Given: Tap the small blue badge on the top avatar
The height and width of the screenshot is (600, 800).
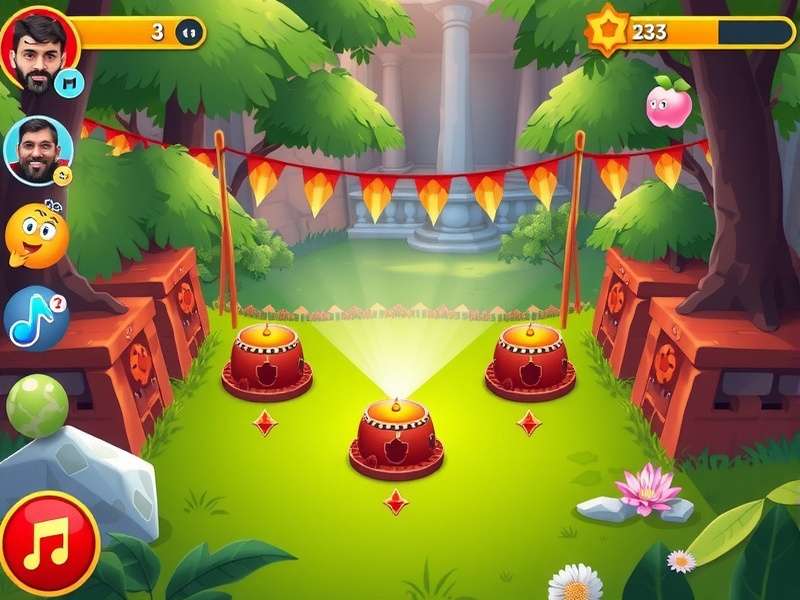Looking at the screenshot, I should [x=67, y=82].
